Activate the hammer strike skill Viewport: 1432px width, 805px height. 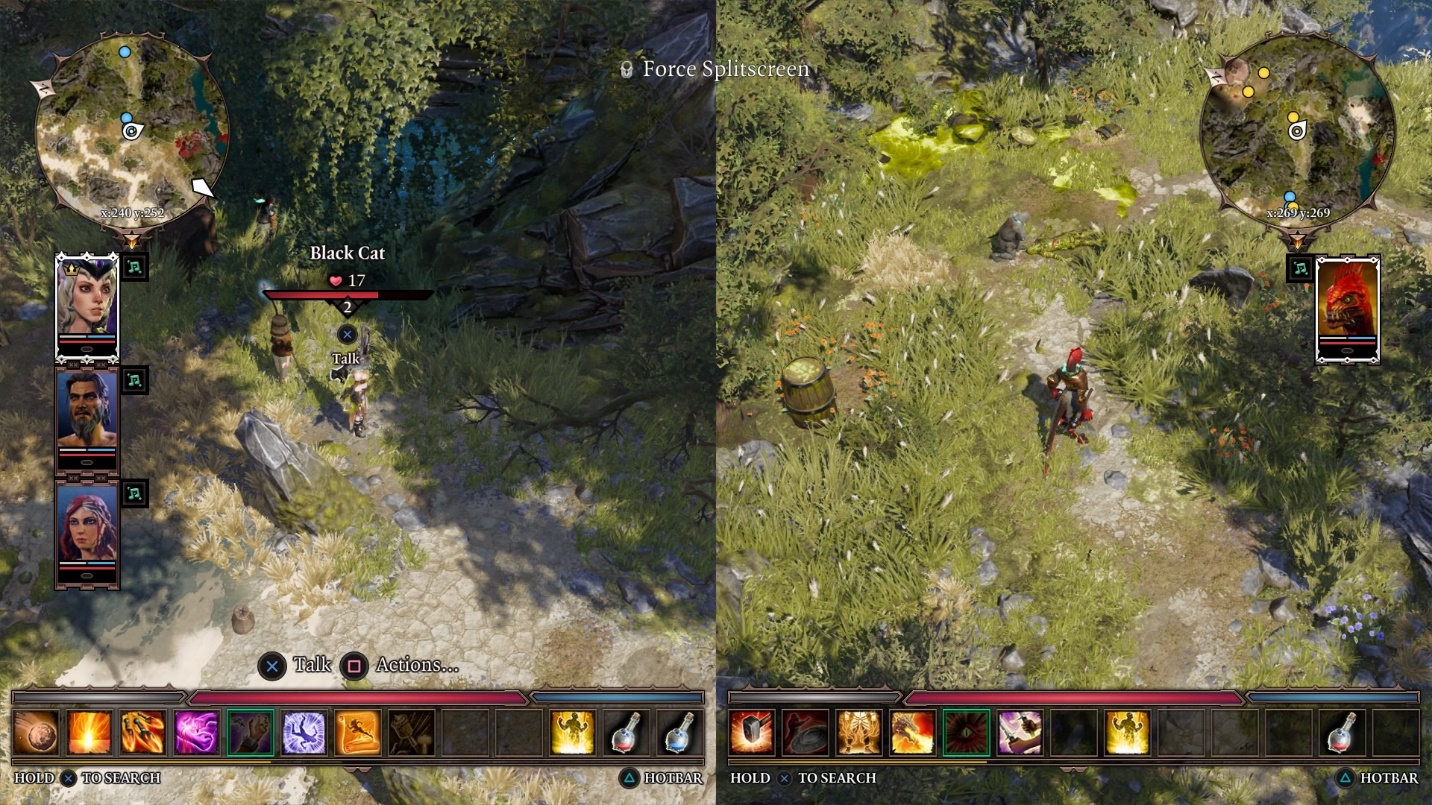click(x=752, y=732)
